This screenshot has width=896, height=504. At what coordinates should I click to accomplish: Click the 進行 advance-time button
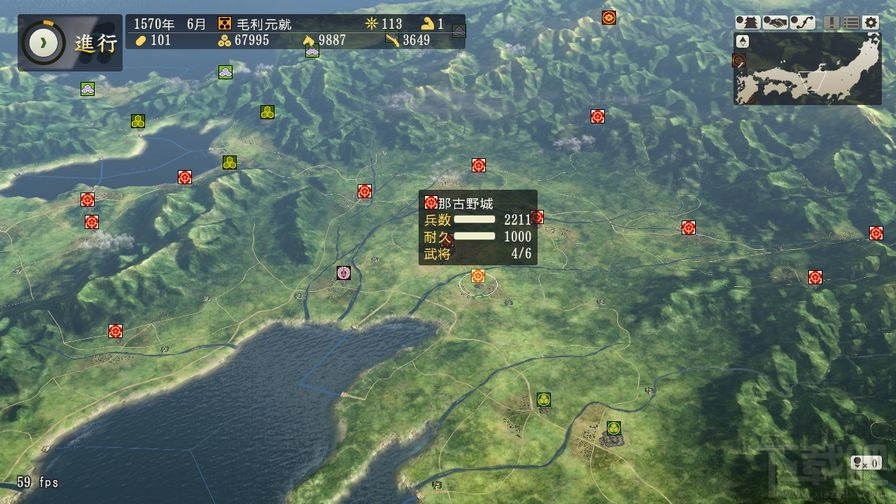click(69, 42)
